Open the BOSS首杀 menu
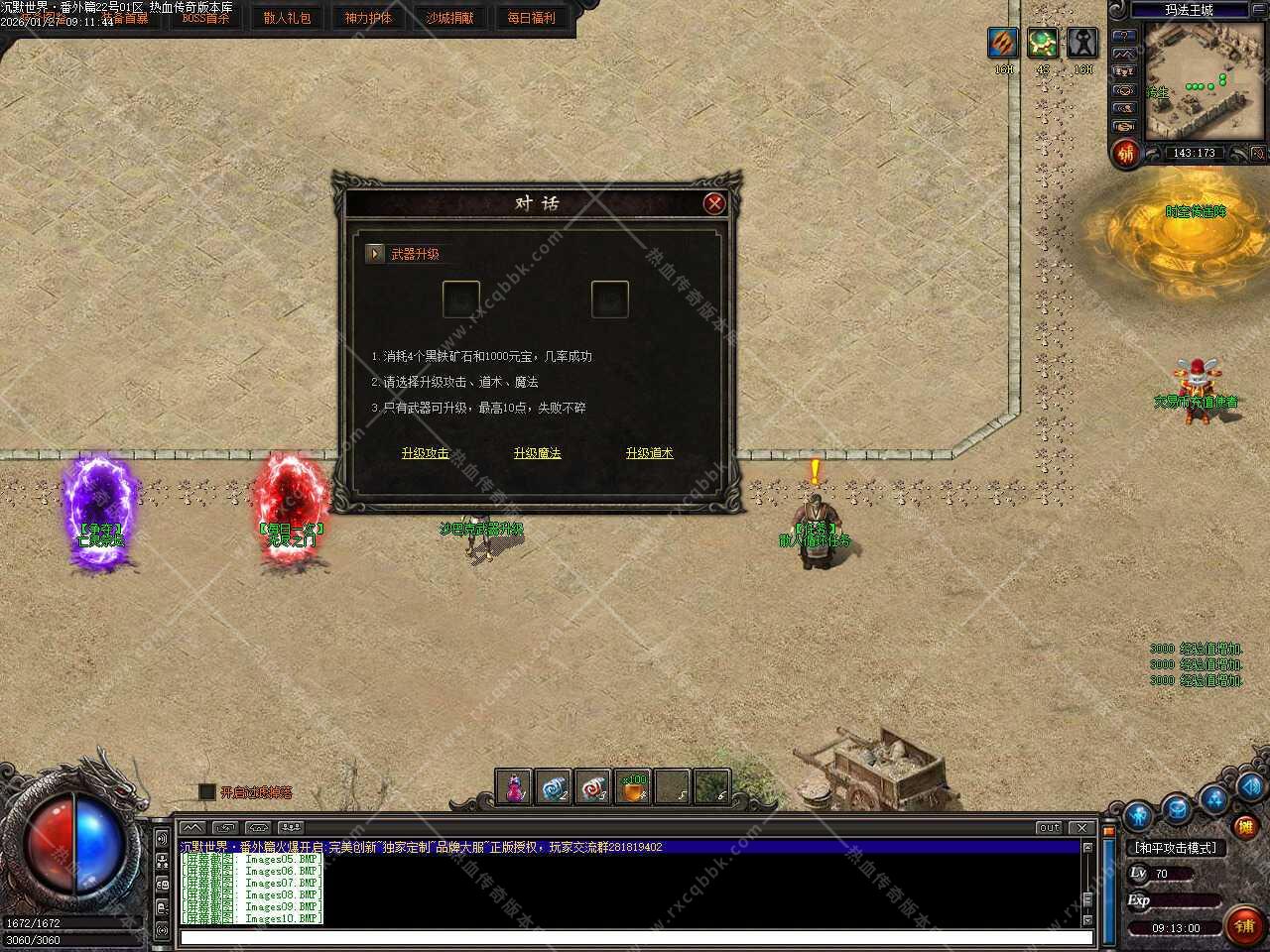This screenshot has height=952, width=1270. [x=205, y=18]
